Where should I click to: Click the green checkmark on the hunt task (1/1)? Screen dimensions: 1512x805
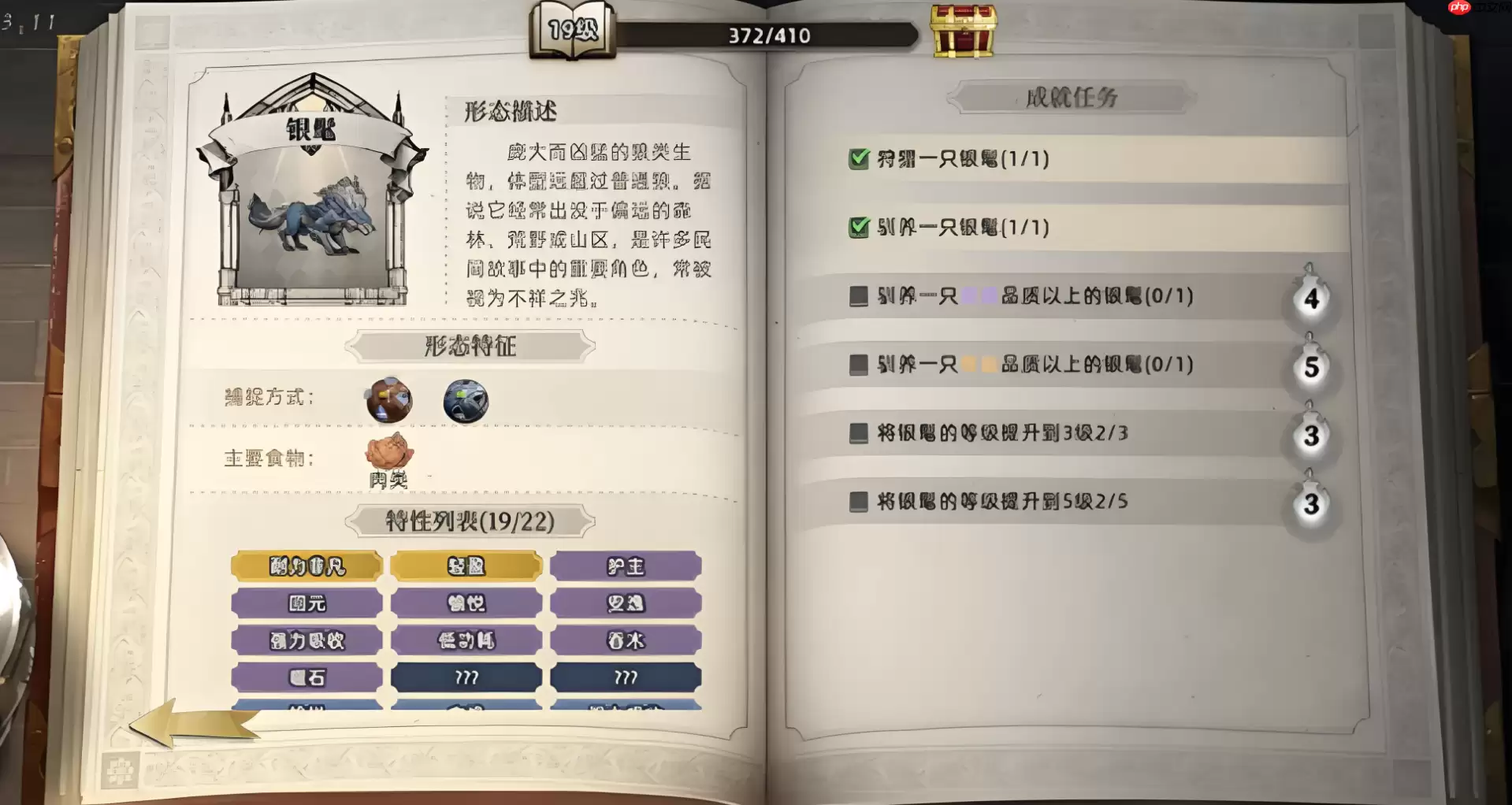pyautogui.click(x=858, y=157)
